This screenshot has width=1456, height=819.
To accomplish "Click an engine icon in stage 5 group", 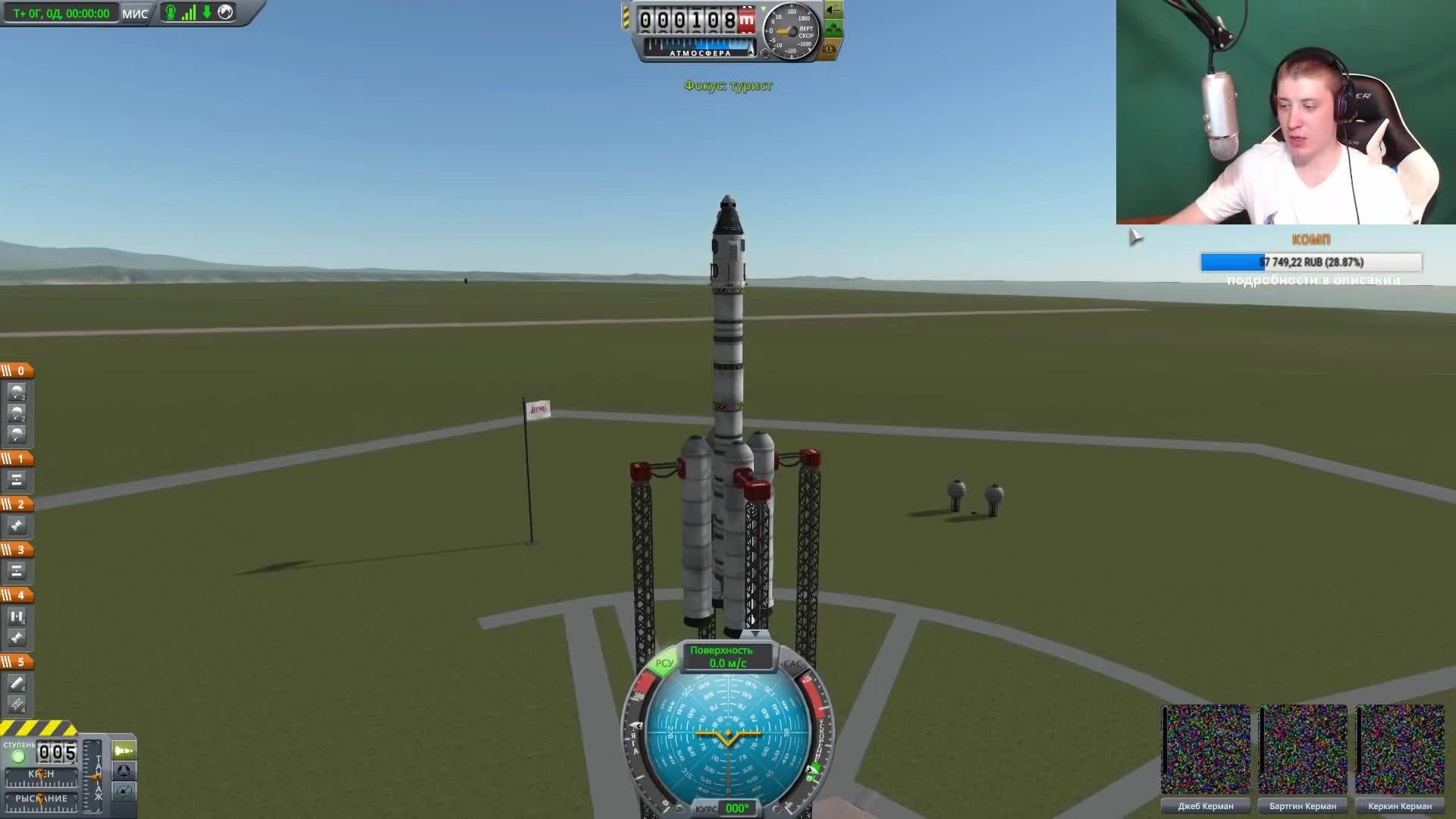I will click(18, 684).
